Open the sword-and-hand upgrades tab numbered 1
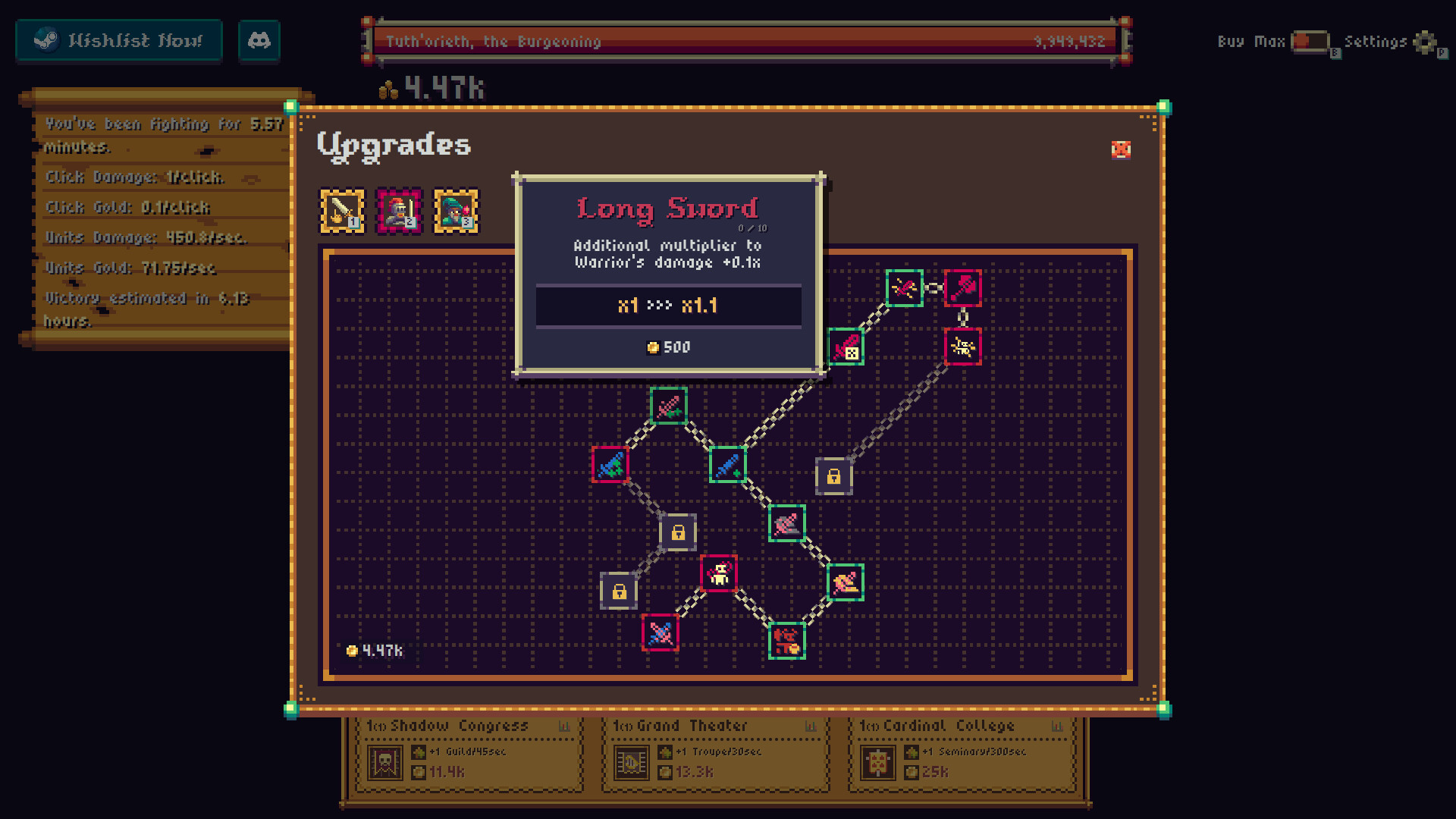This screenshot has height=819, width=1456. click(x=342, y=212)
